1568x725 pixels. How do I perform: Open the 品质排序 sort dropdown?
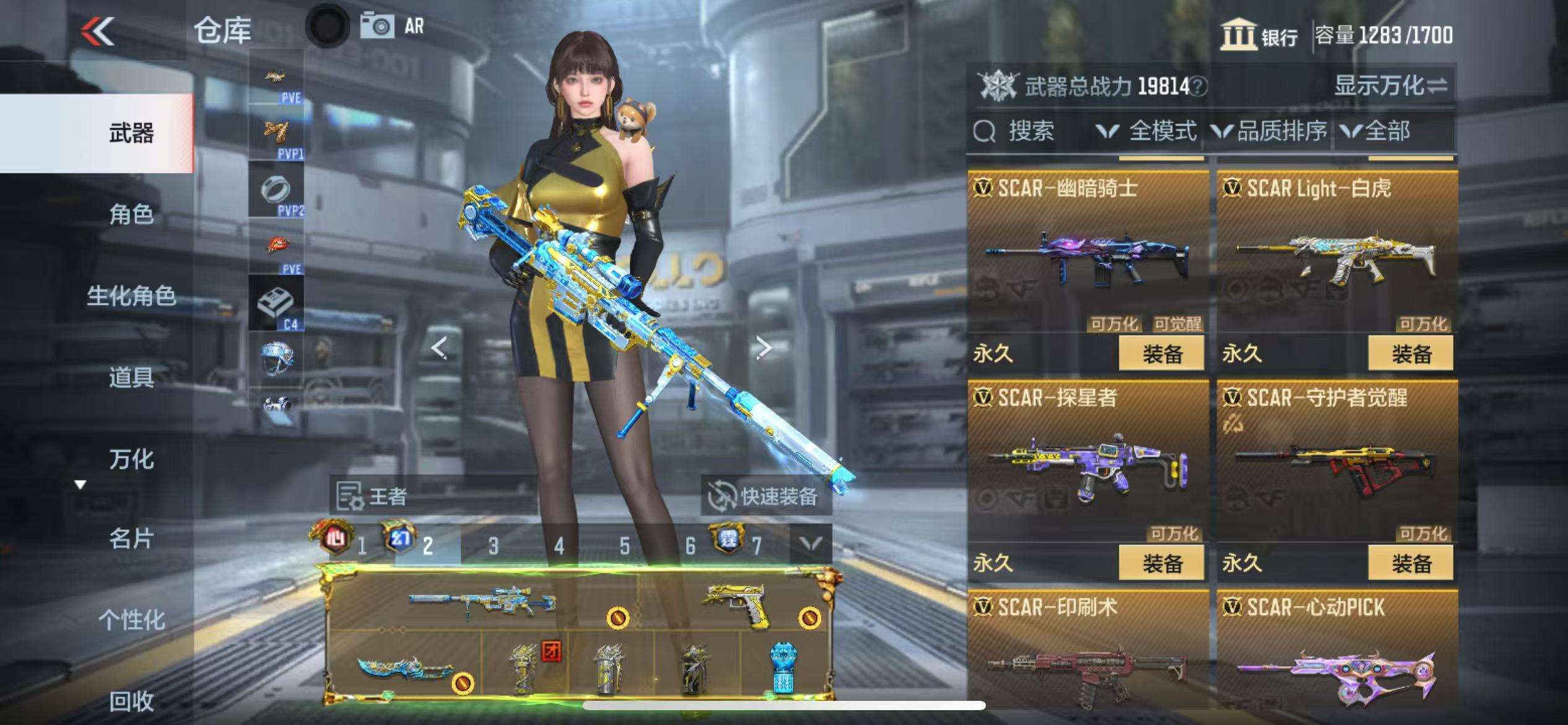1270,131
